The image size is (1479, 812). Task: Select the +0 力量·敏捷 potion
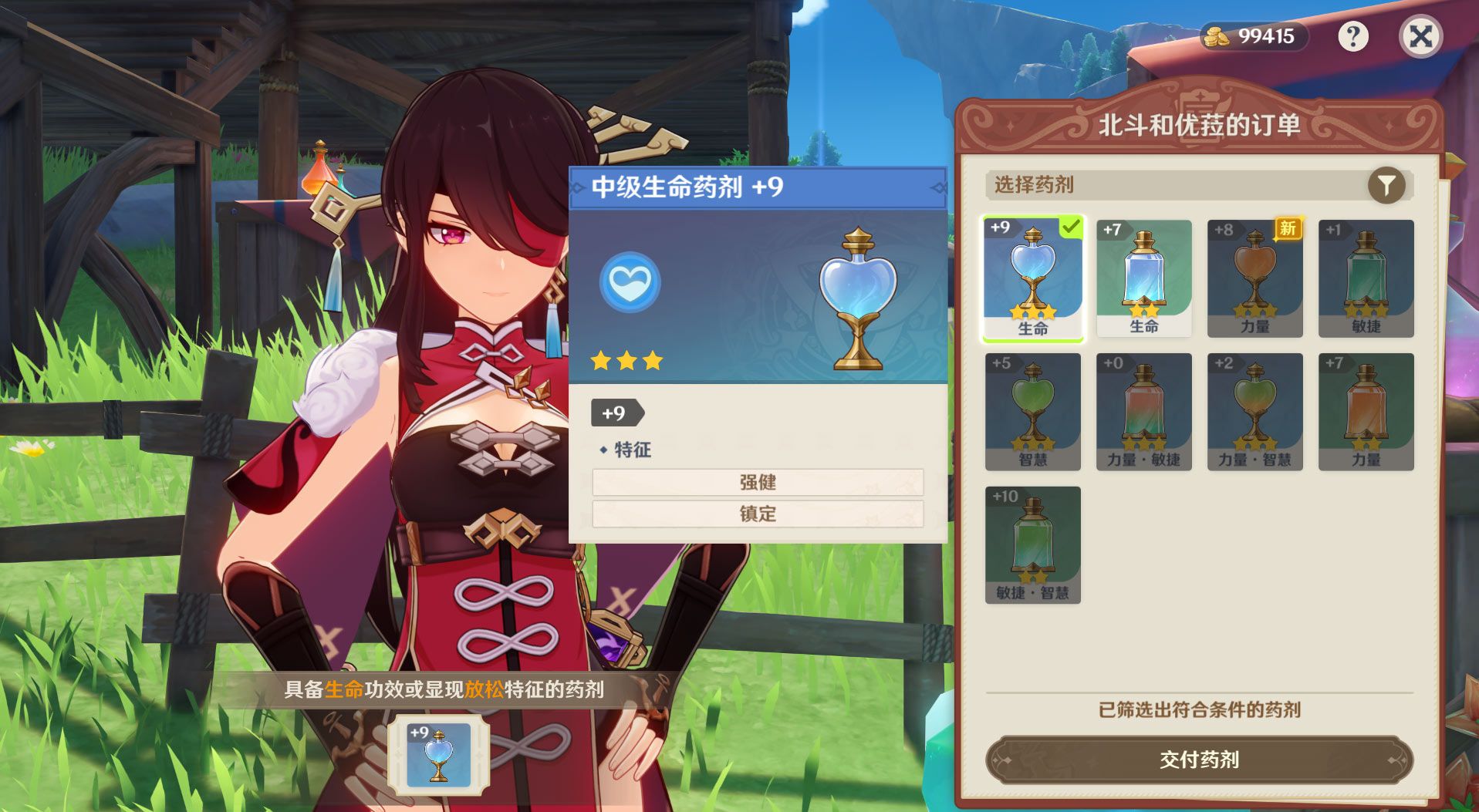tap(1144, 409)
